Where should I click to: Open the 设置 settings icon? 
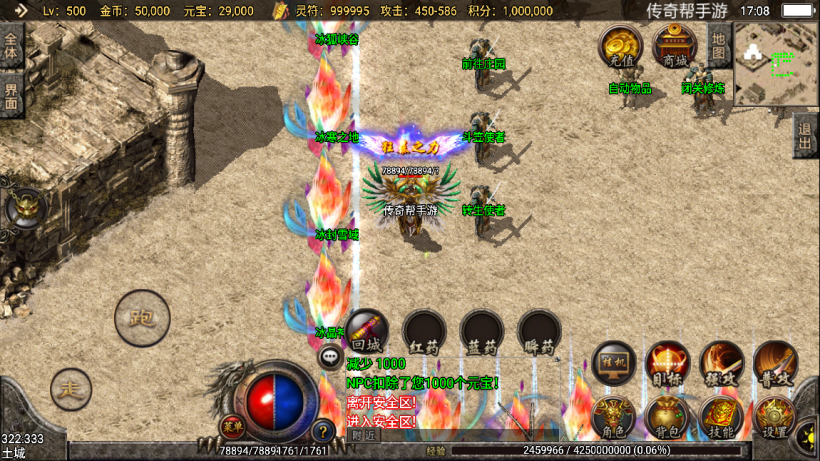pos(774,418)
